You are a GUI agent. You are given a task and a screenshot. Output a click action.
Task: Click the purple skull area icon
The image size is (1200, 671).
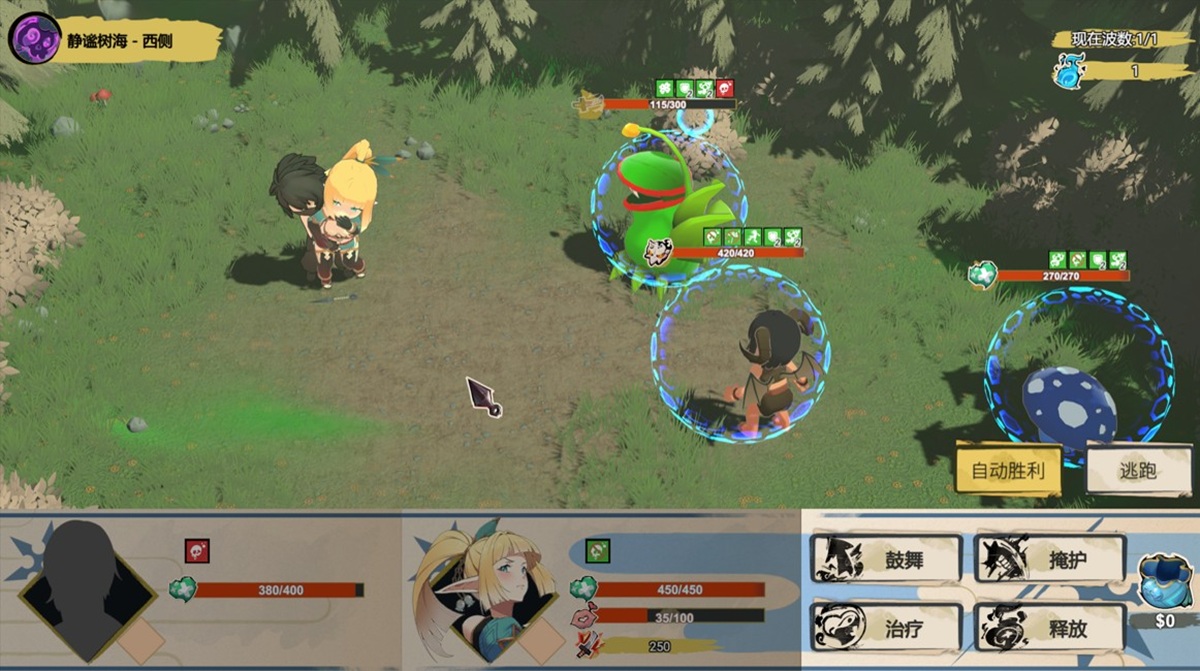(31, 38)
